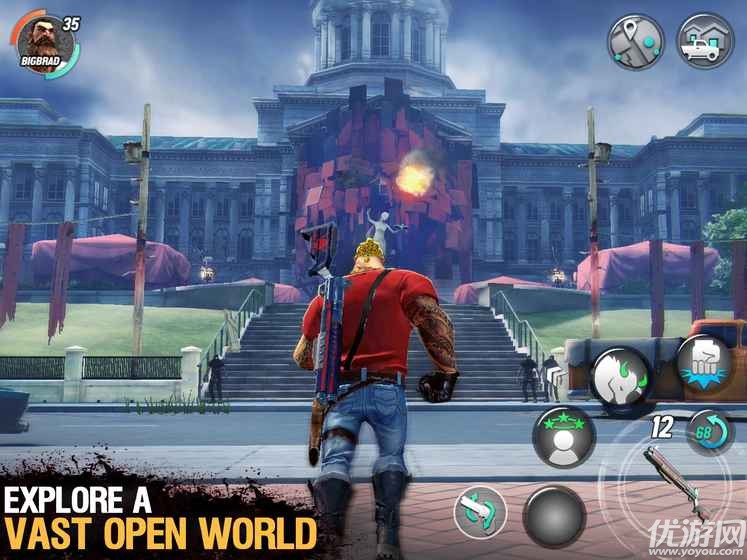
Task: Tap the garage and truck button
Action: pyautogui.click(x=704, y=41)
